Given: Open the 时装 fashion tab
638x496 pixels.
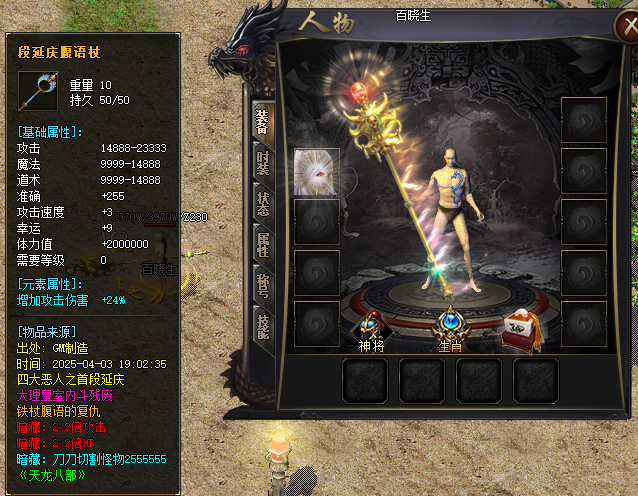Looking at the screenshot, I should click(x=263, y=161).
